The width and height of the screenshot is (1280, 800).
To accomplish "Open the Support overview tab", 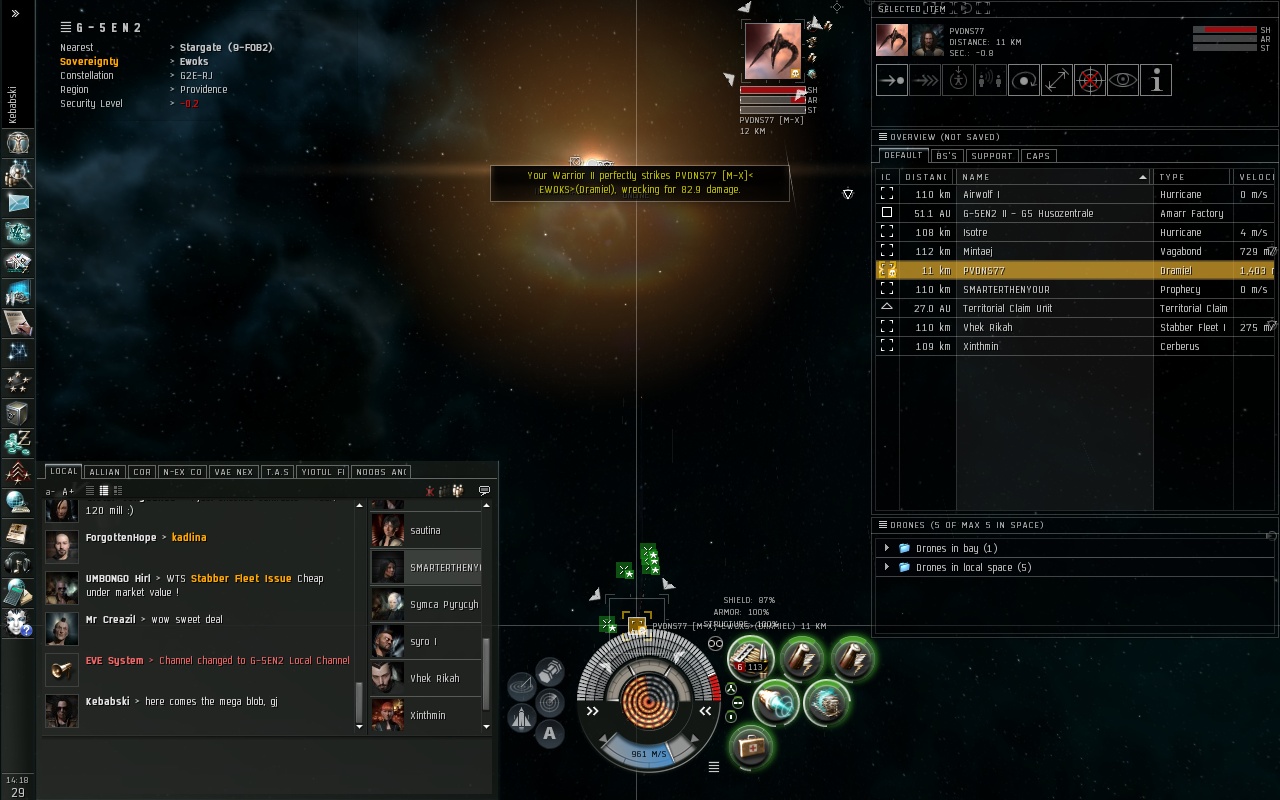I will tap(991, 156).
